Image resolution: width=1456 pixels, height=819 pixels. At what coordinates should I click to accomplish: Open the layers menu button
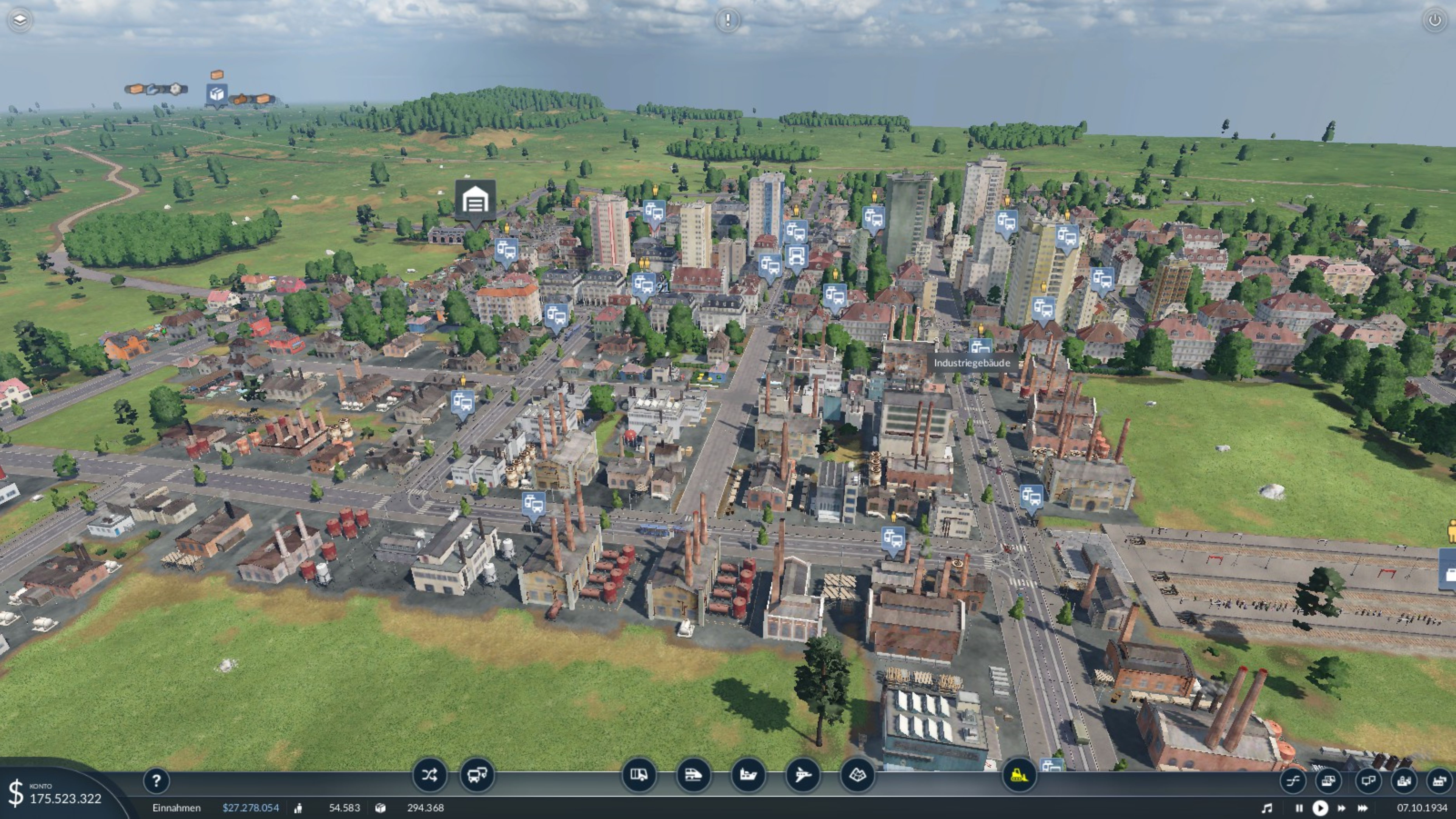(20, 20)
